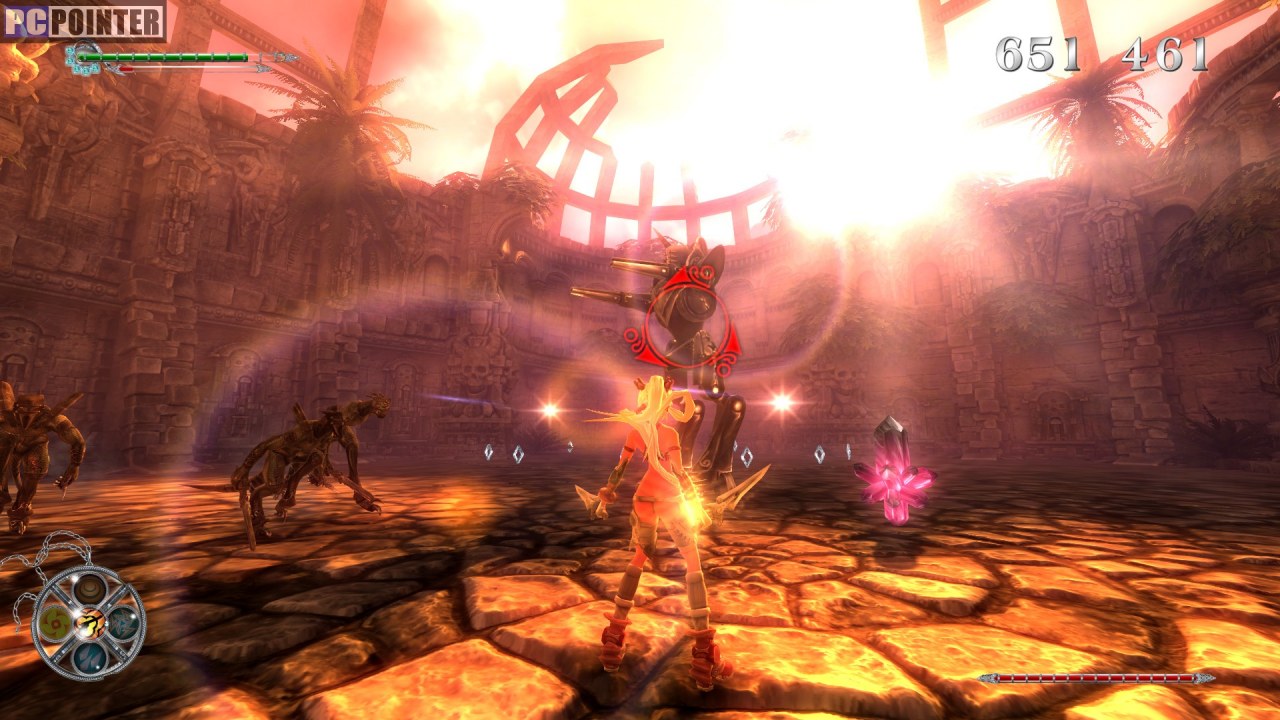Select the teal lightning-bolts spell slot
Viewport: 1280px width, 720px height.
pos(124,622)
